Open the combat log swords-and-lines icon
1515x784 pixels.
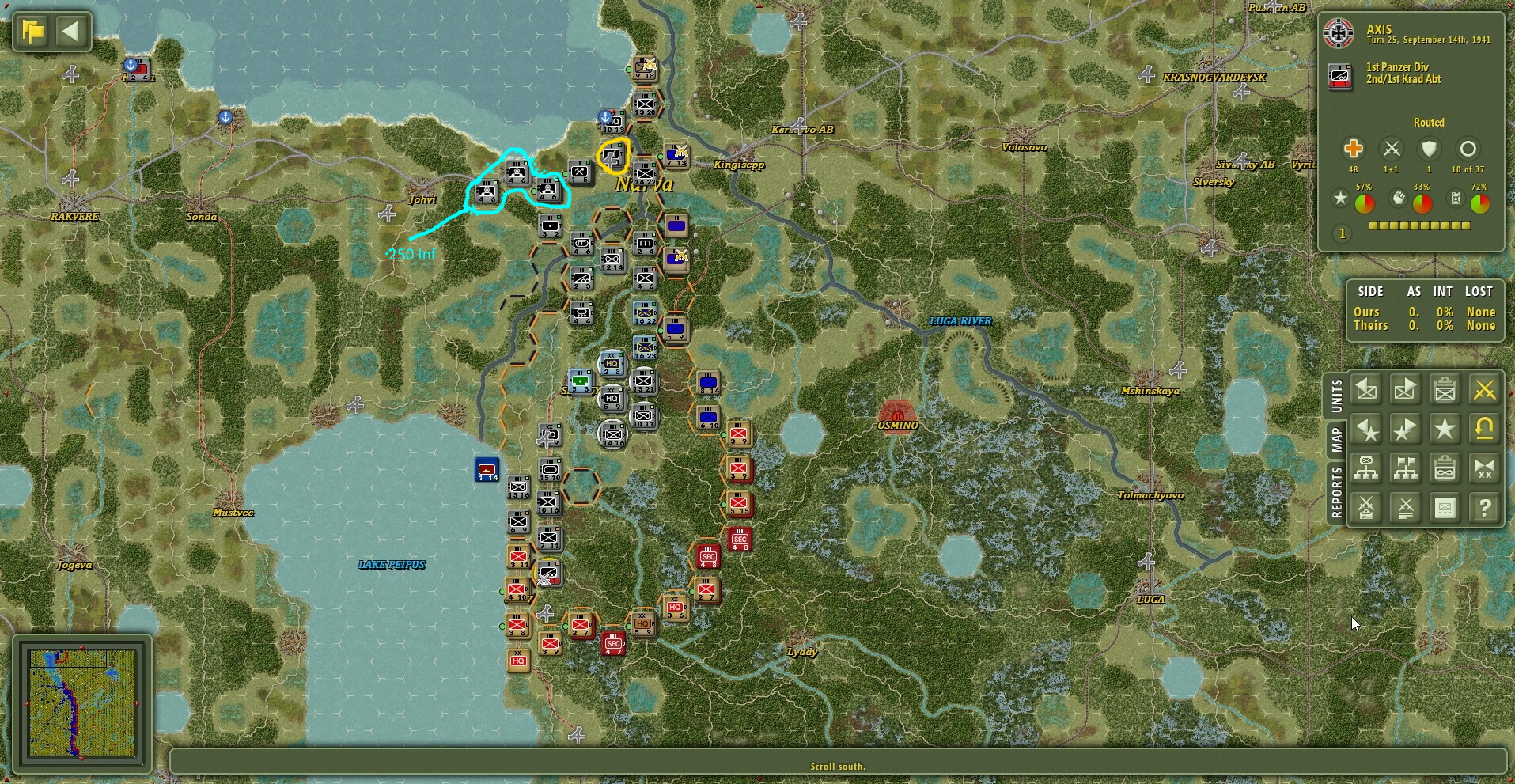click(1406, 508)
